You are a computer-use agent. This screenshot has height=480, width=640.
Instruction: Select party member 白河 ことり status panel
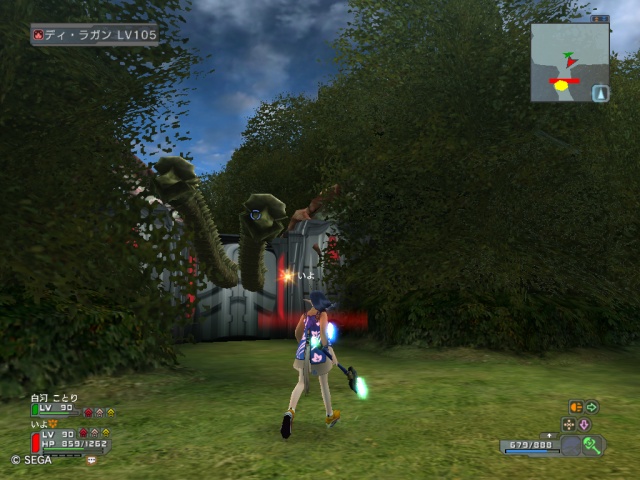72,404
